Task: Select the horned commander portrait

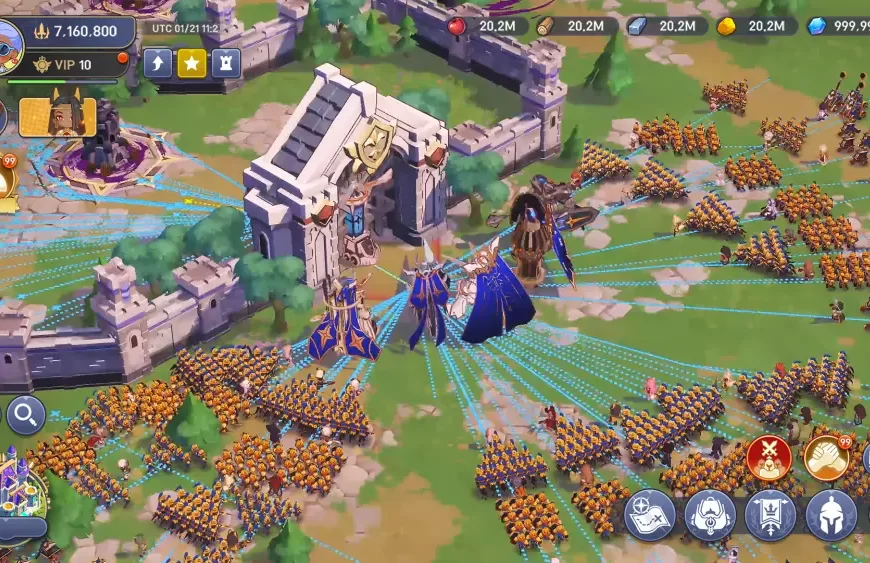Action: [57, 117]
